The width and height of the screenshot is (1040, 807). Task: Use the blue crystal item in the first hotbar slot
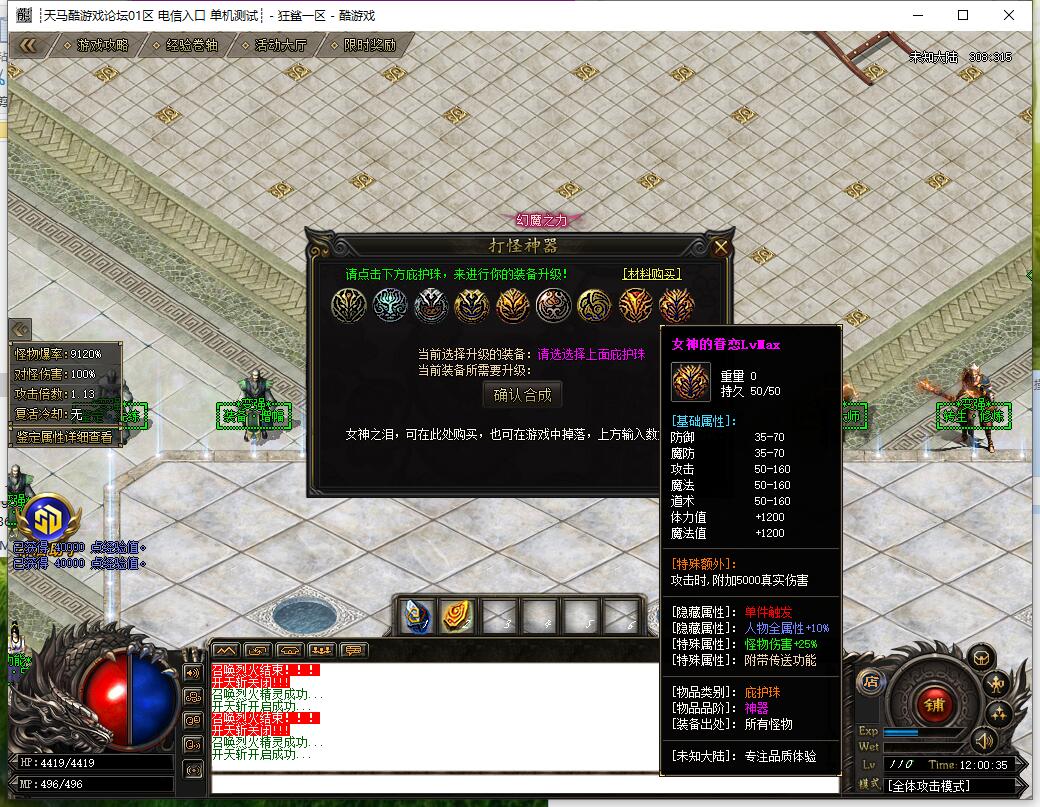tap(416, 616)
